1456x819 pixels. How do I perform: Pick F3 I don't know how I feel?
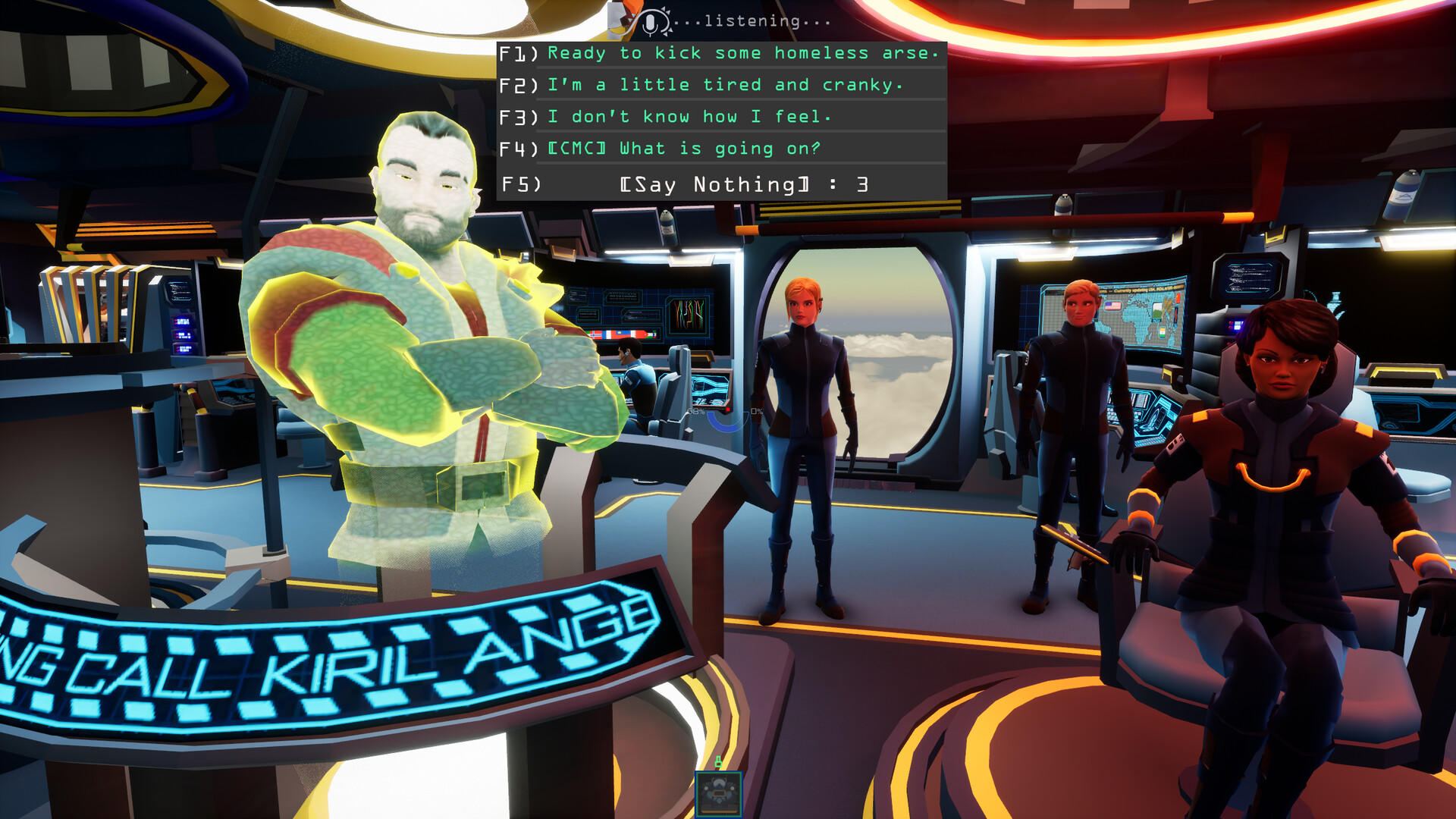tap(682, 117)
